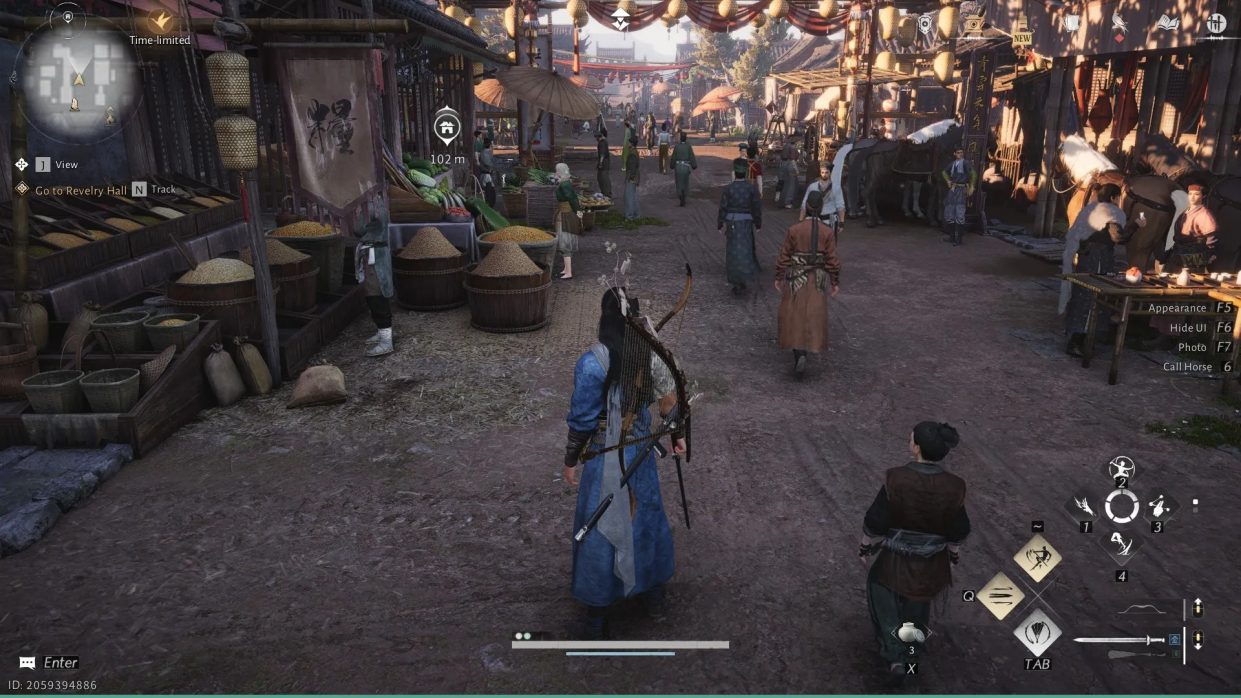The width and height of the screenshot is (1241, 698).
Task: Open the chat box speech-bubble icon
Action: [27, 662]
